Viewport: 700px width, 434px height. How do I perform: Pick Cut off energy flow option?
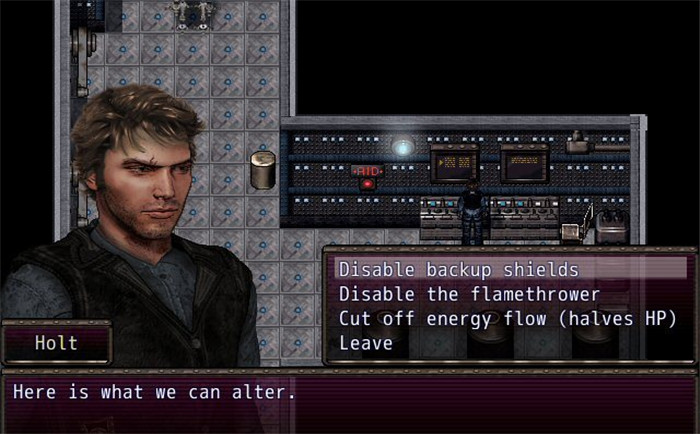tap(508, 319)
